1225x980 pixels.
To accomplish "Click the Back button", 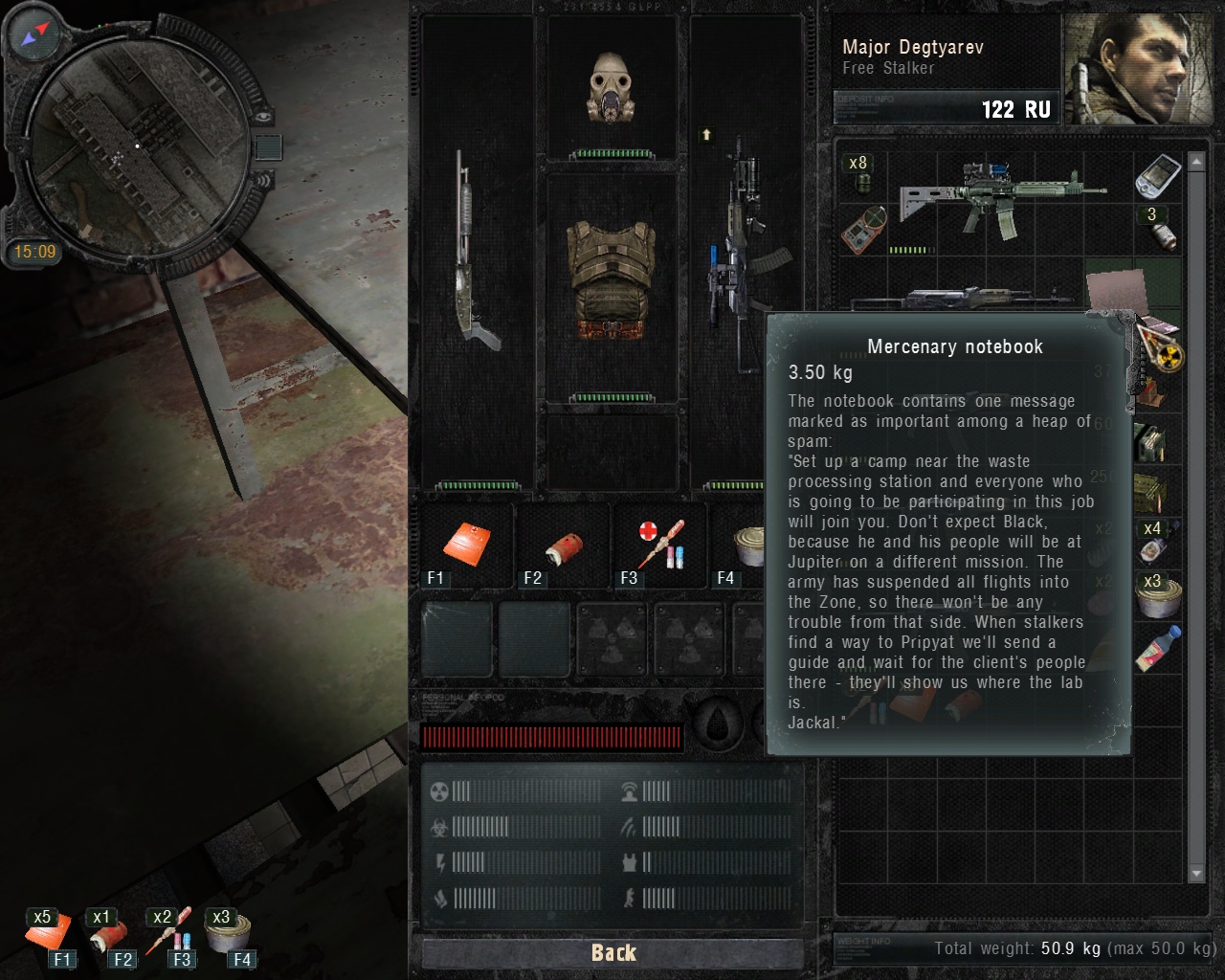I will pos(612,952).
